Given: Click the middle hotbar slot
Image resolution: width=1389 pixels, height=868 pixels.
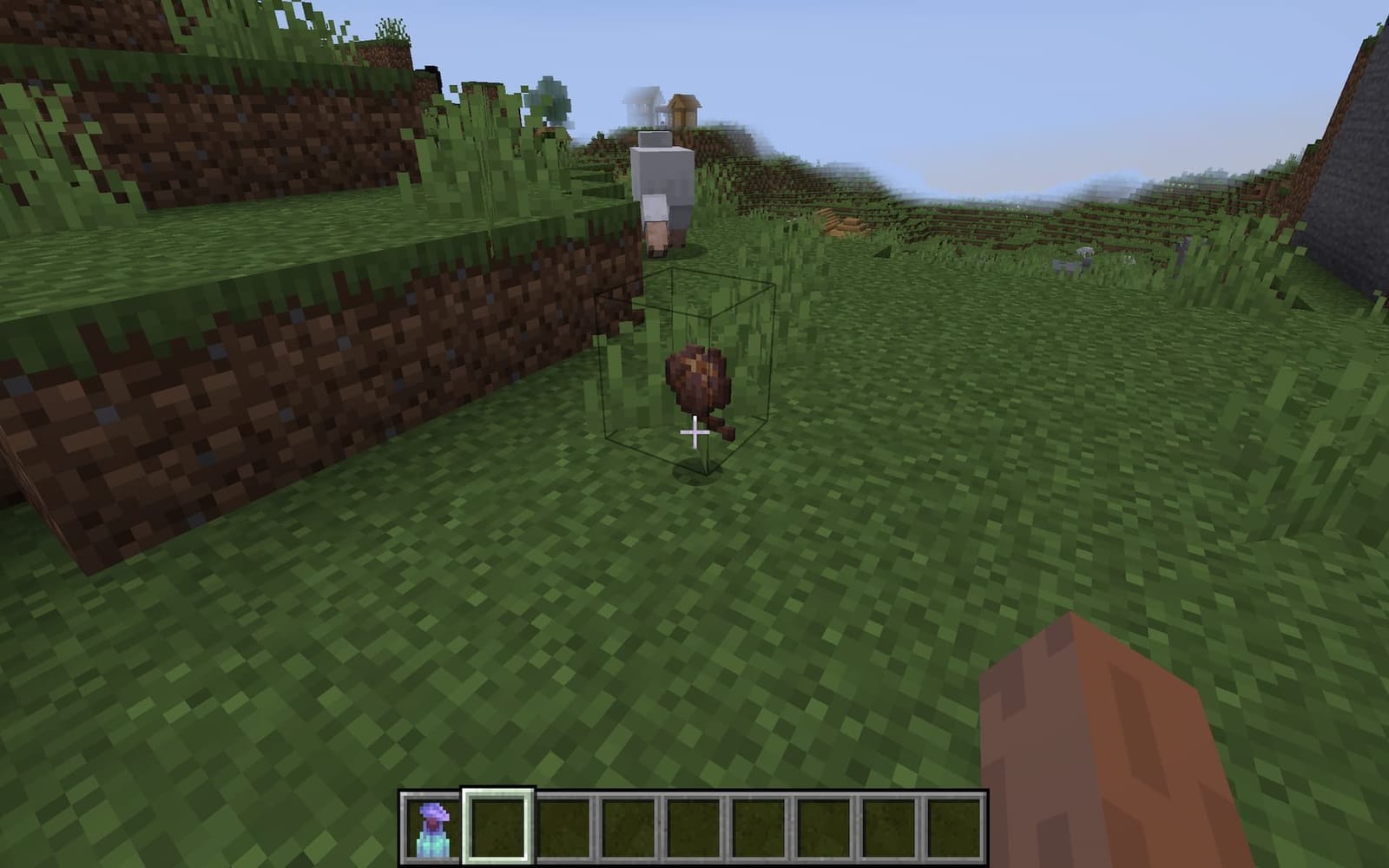Looking at the screenshot, I should pos(757,826).
